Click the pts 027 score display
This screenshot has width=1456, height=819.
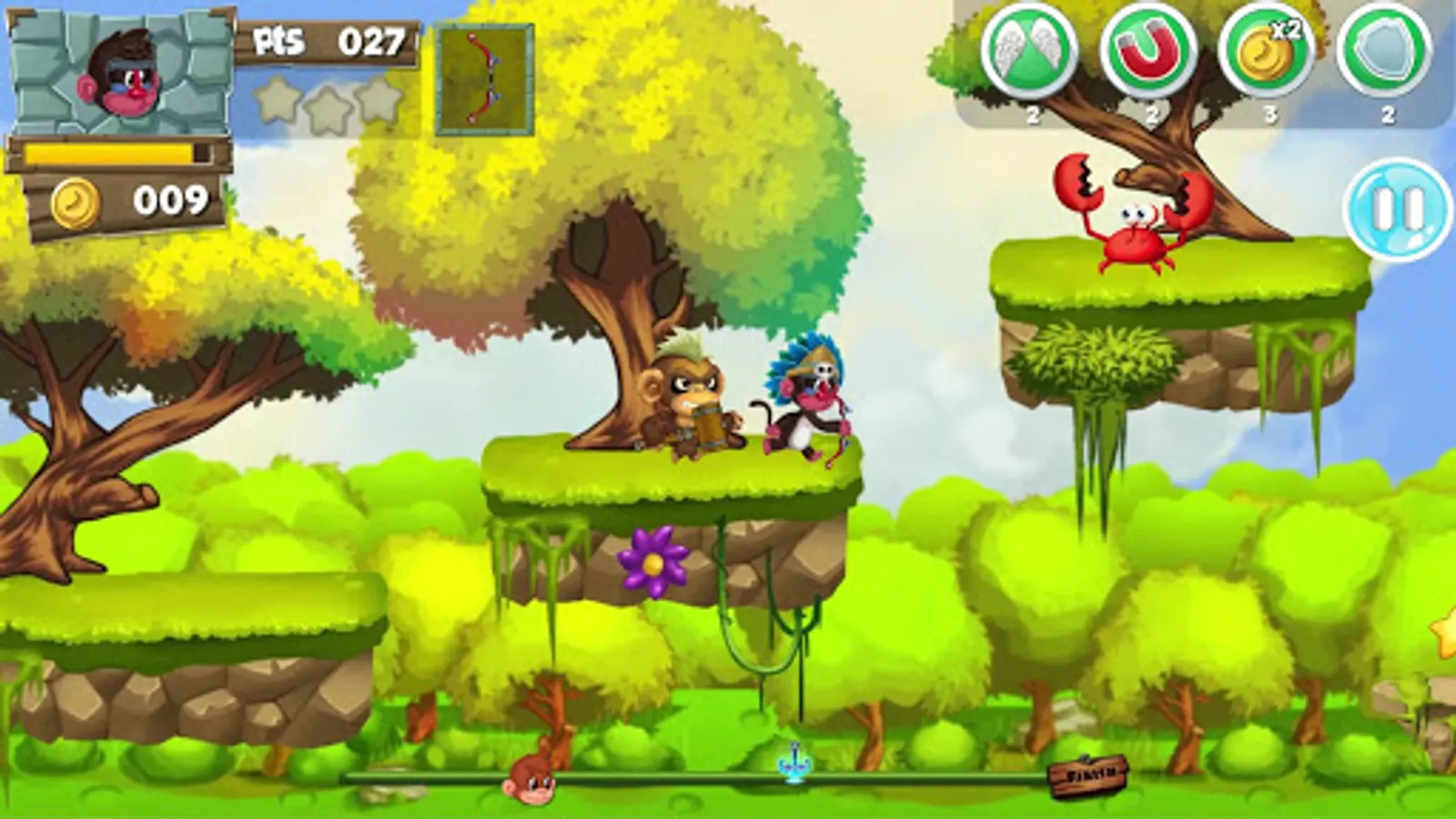pyautogui.click(x=328, y=41)
